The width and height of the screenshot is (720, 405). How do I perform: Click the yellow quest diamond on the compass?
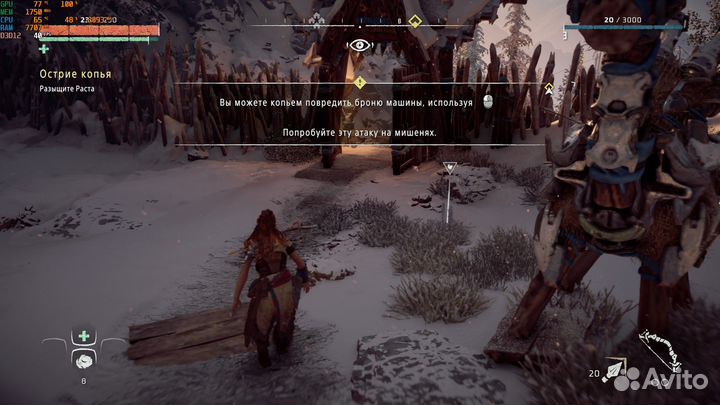pos(415,19)
